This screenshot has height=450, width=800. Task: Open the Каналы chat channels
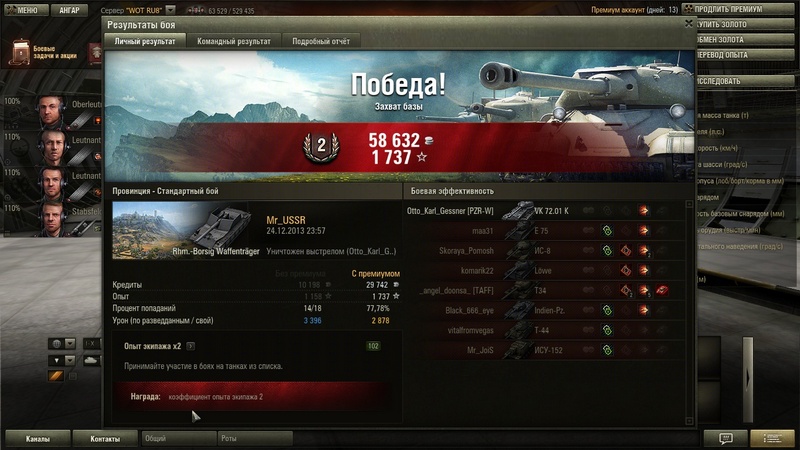click(37, 438)
